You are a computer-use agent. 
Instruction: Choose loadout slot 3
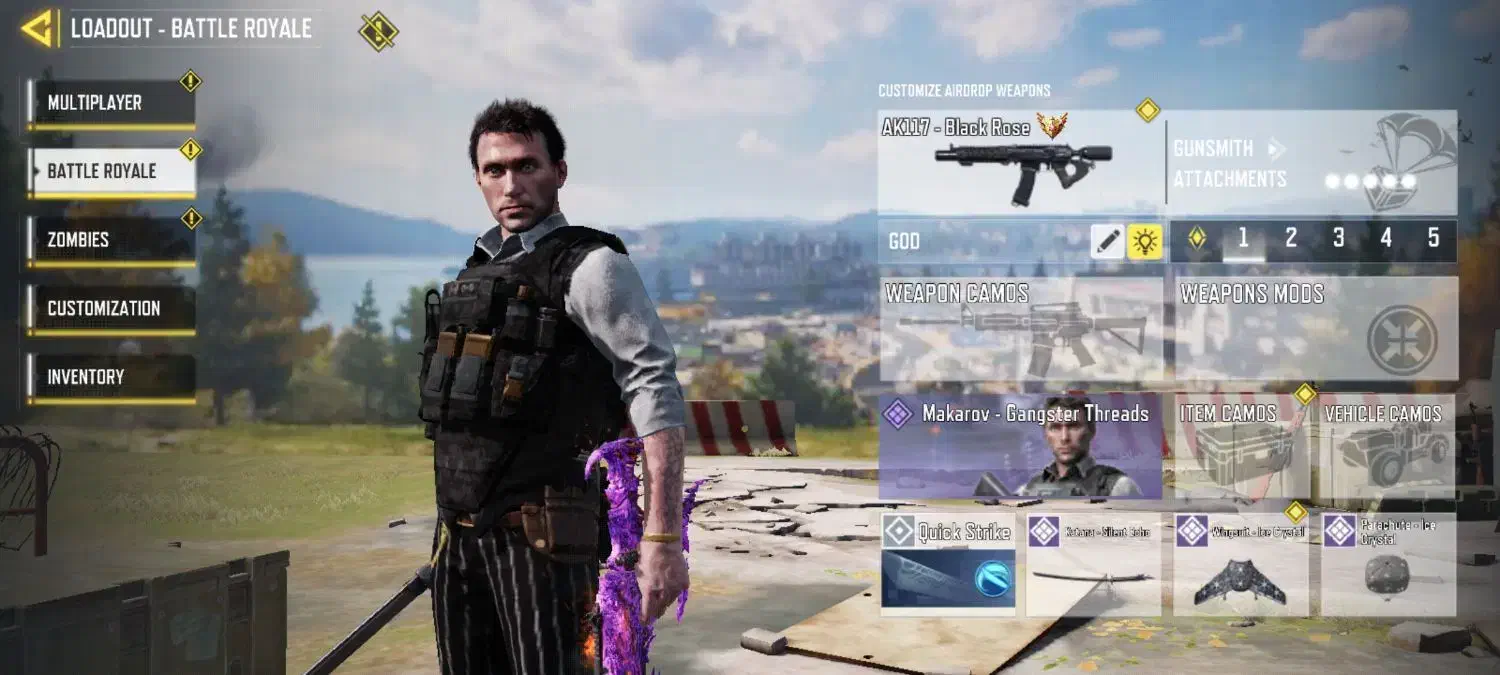coord(1338,239)
